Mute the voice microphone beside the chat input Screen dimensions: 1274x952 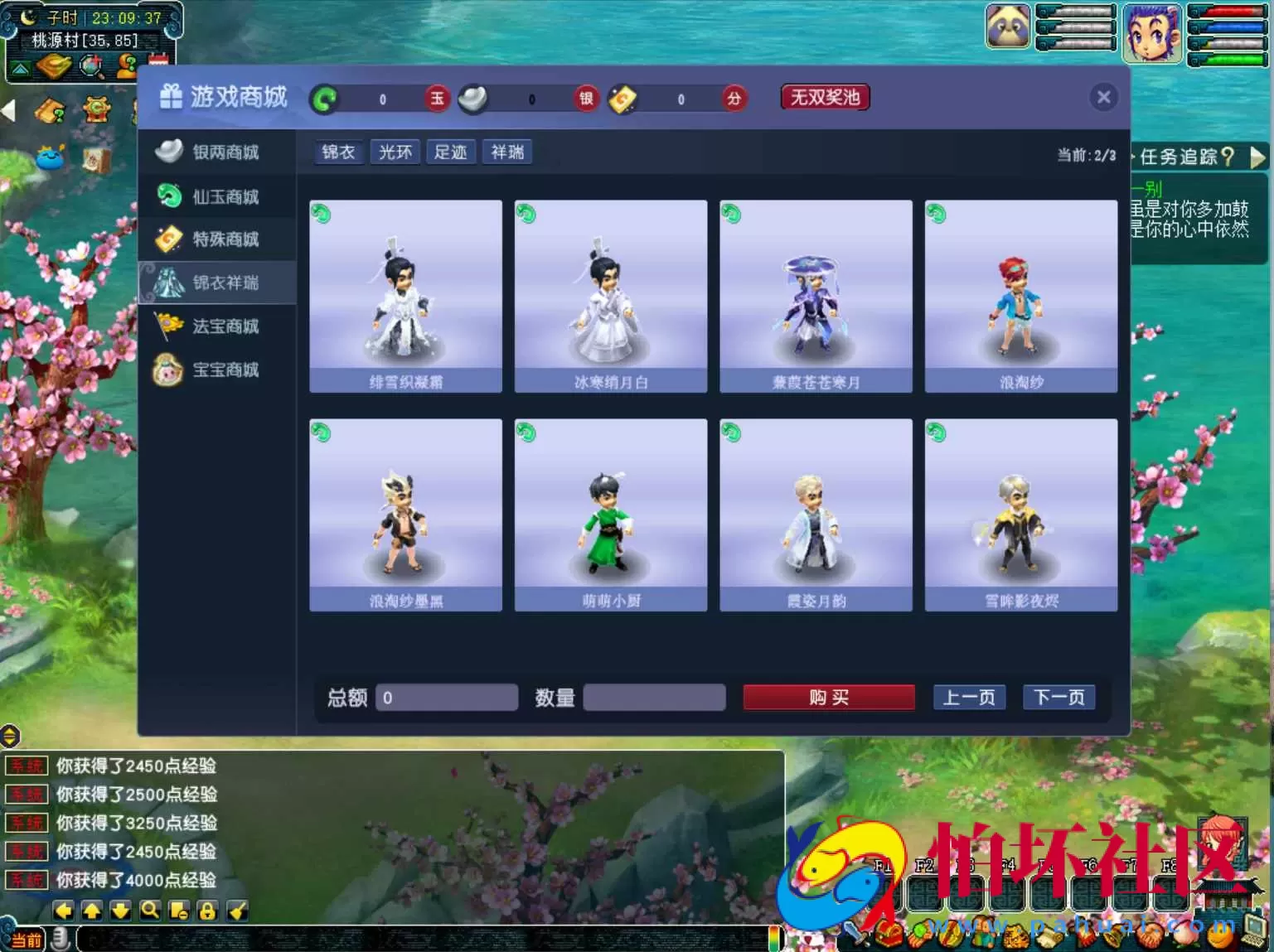(x=59, y=940)
